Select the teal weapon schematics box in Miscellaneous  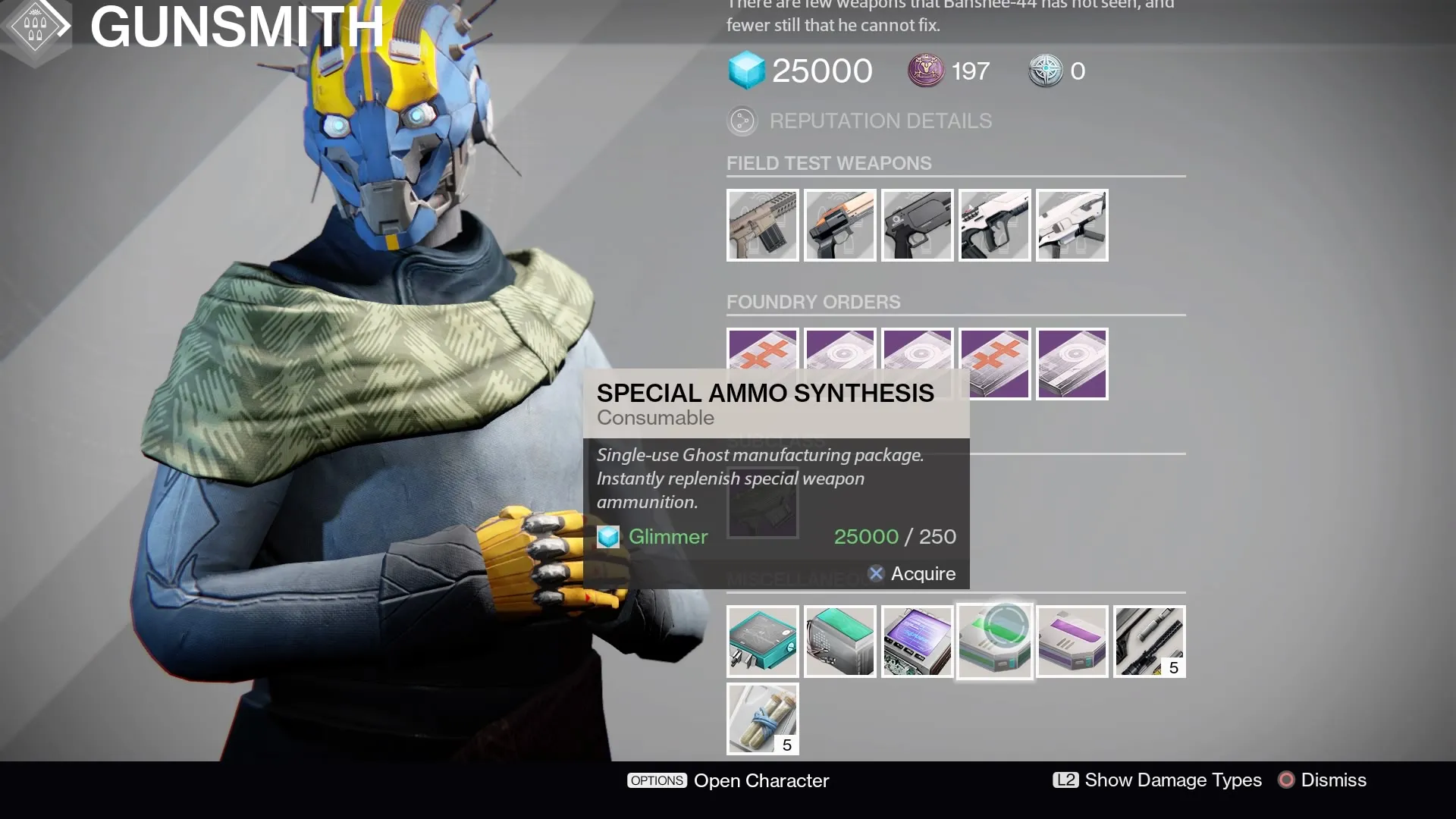(762, 642)
